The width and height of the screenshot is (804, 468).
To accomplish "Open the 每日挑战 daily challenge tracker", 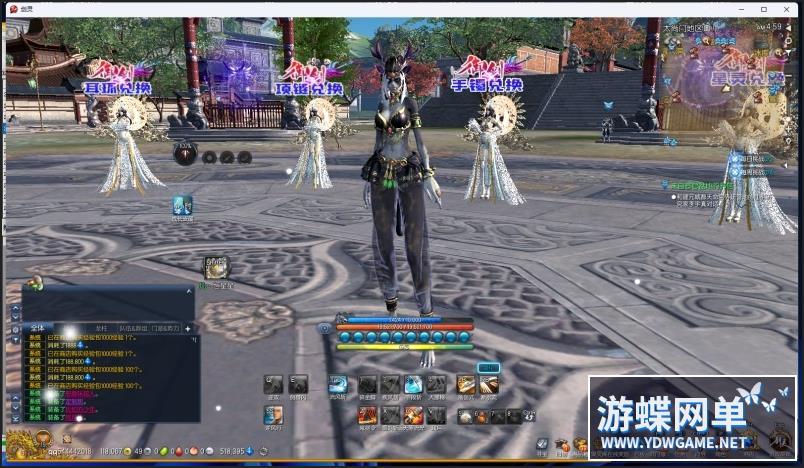I will tap(743, 159).
